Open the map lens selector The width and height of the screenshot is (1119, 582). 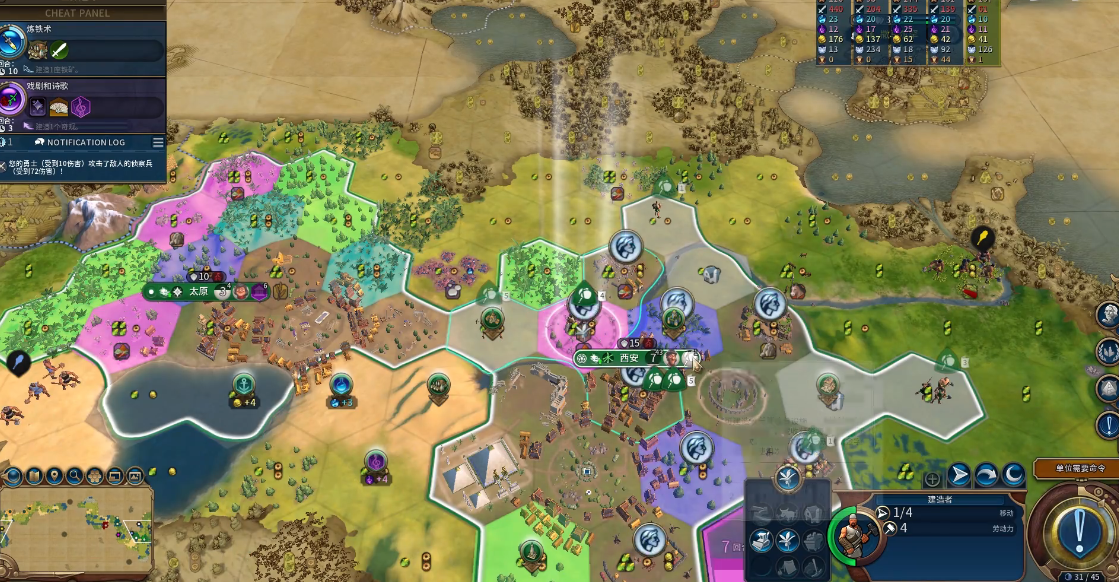tap(34, 476)
